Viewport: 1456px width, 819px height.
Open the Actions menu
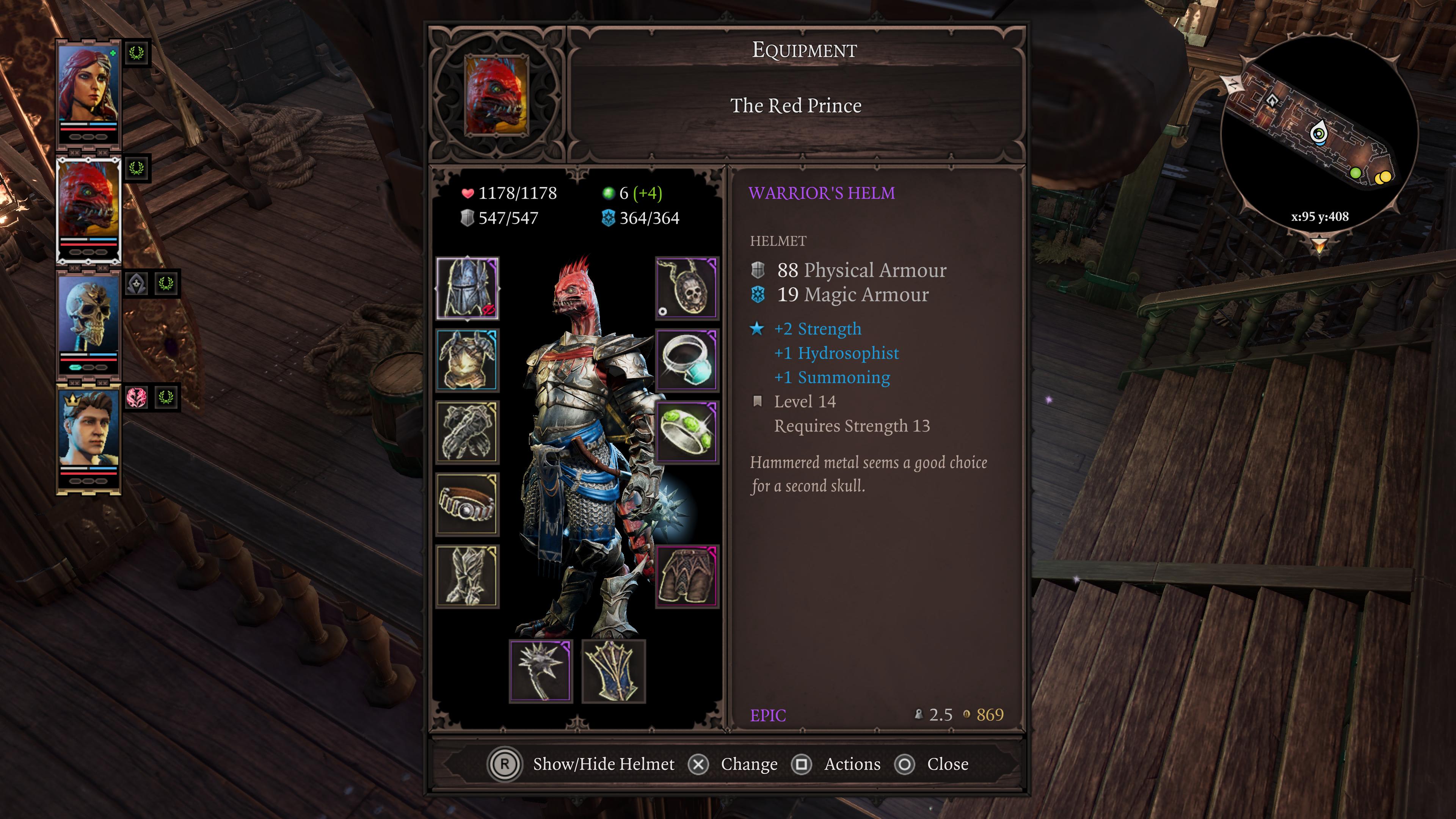(851, 764)
